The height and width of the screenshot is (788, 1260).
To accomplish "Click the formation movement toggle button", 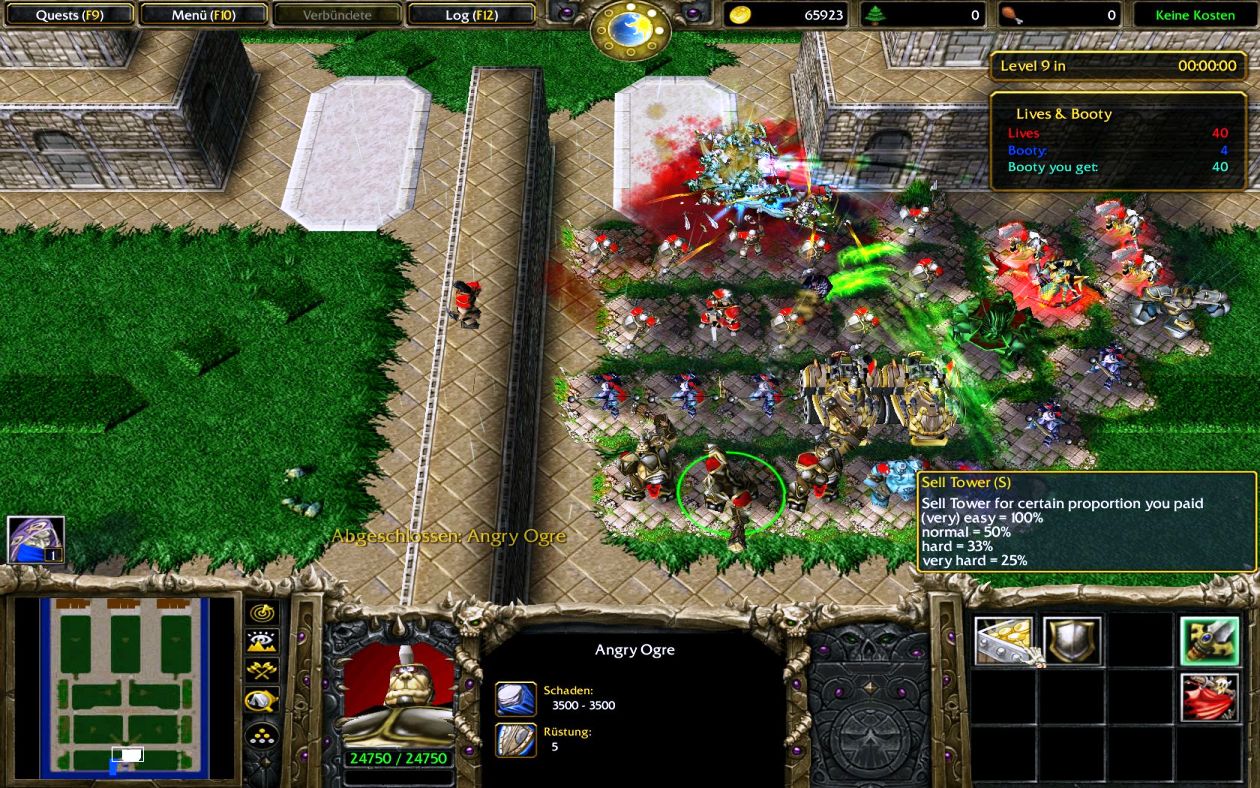I will (262, 736).
